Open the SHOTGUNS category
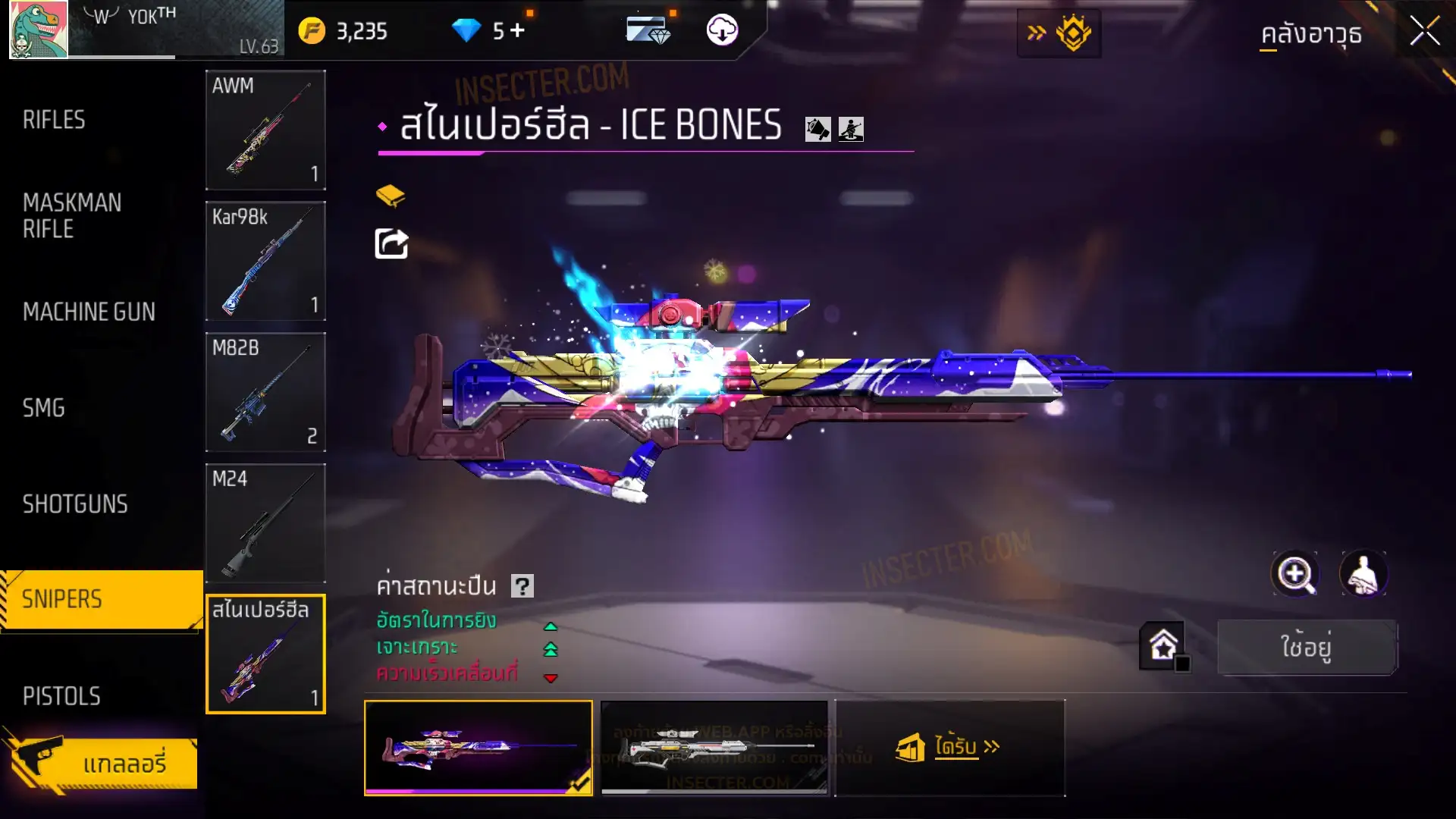 pyautogui.click(x=75, y=504)
